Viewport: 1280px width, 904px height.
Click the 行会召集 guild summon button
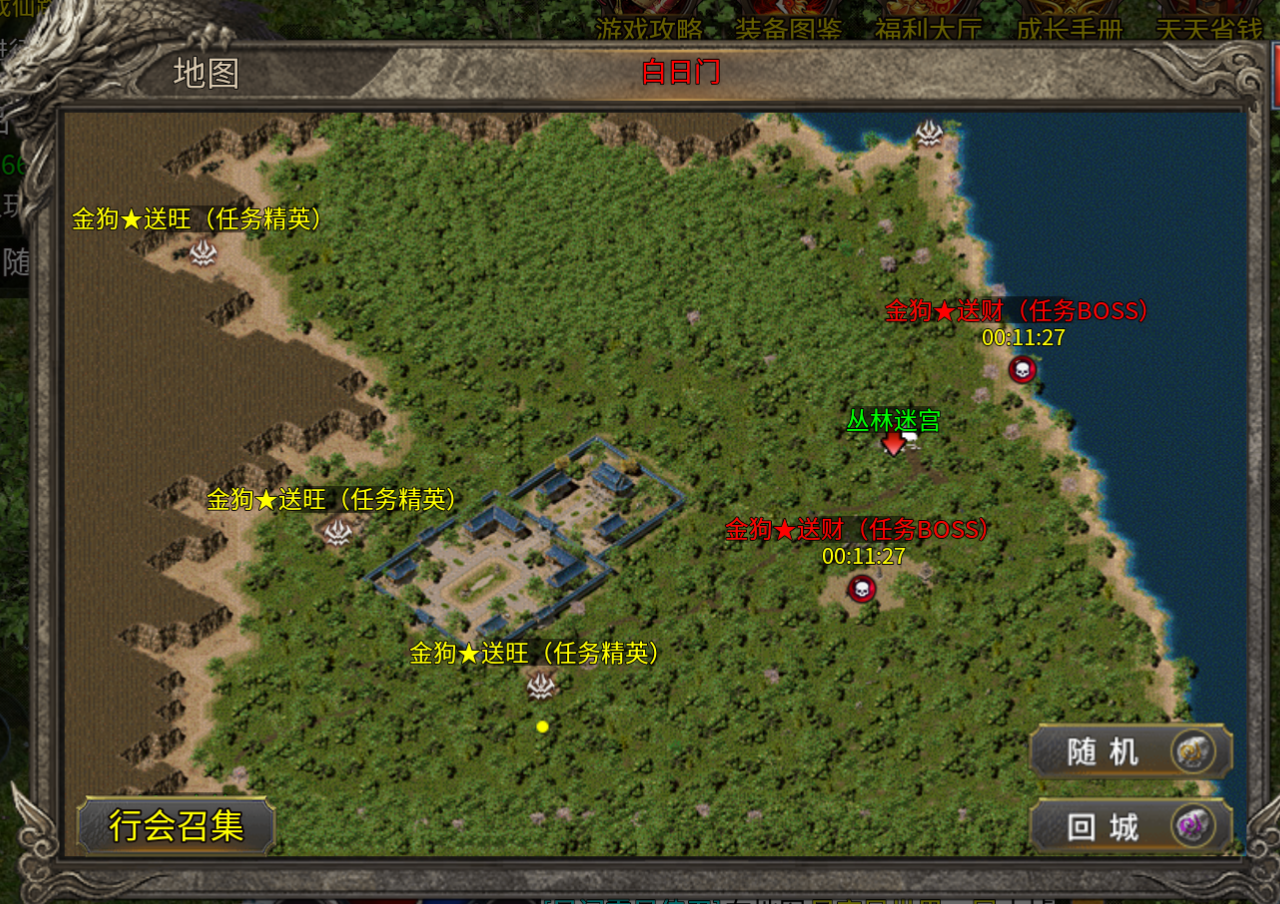click(x=176, y=826)
